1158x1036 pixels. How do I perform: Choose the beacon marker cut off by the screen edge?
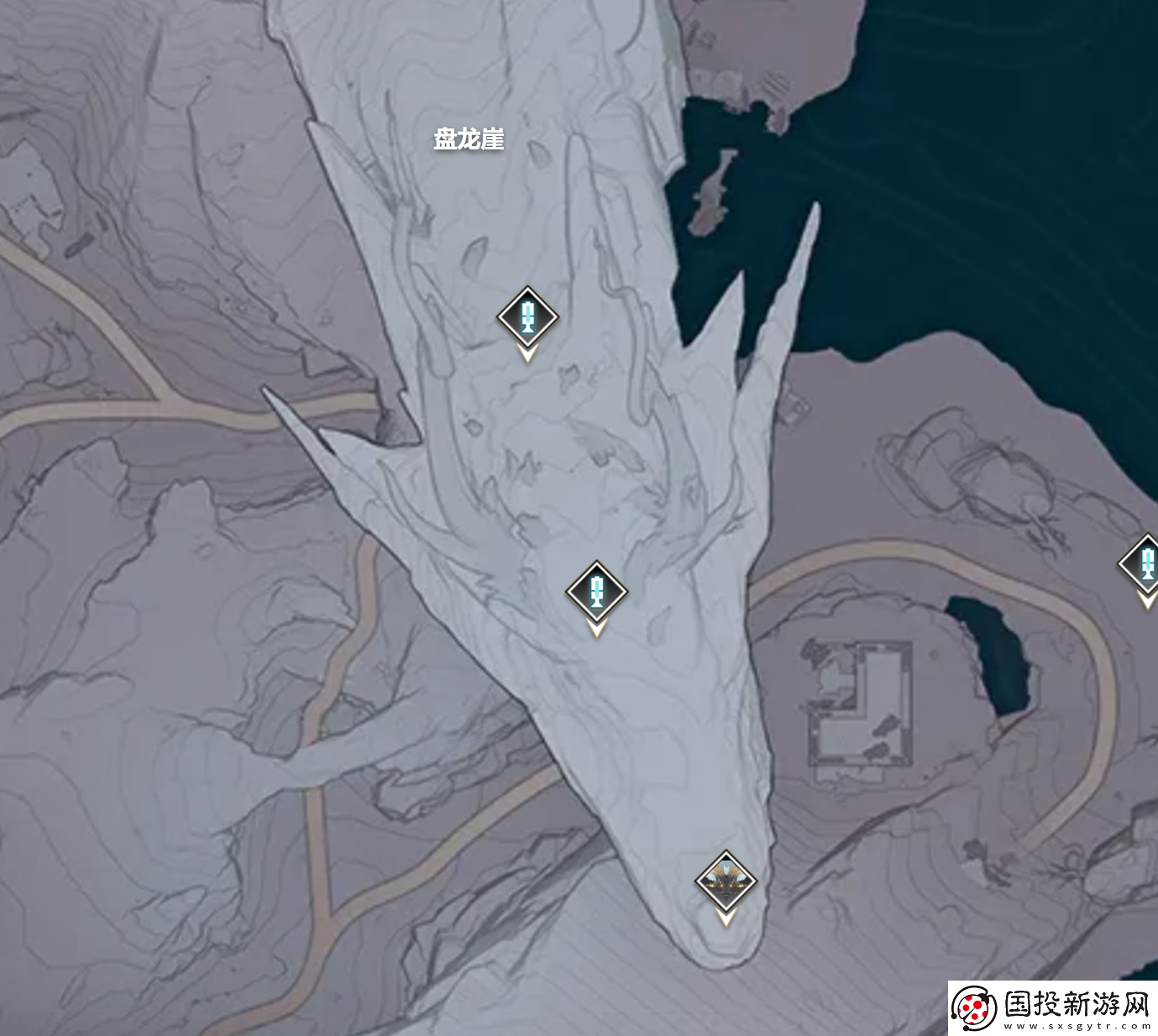tap(1144, 564)
